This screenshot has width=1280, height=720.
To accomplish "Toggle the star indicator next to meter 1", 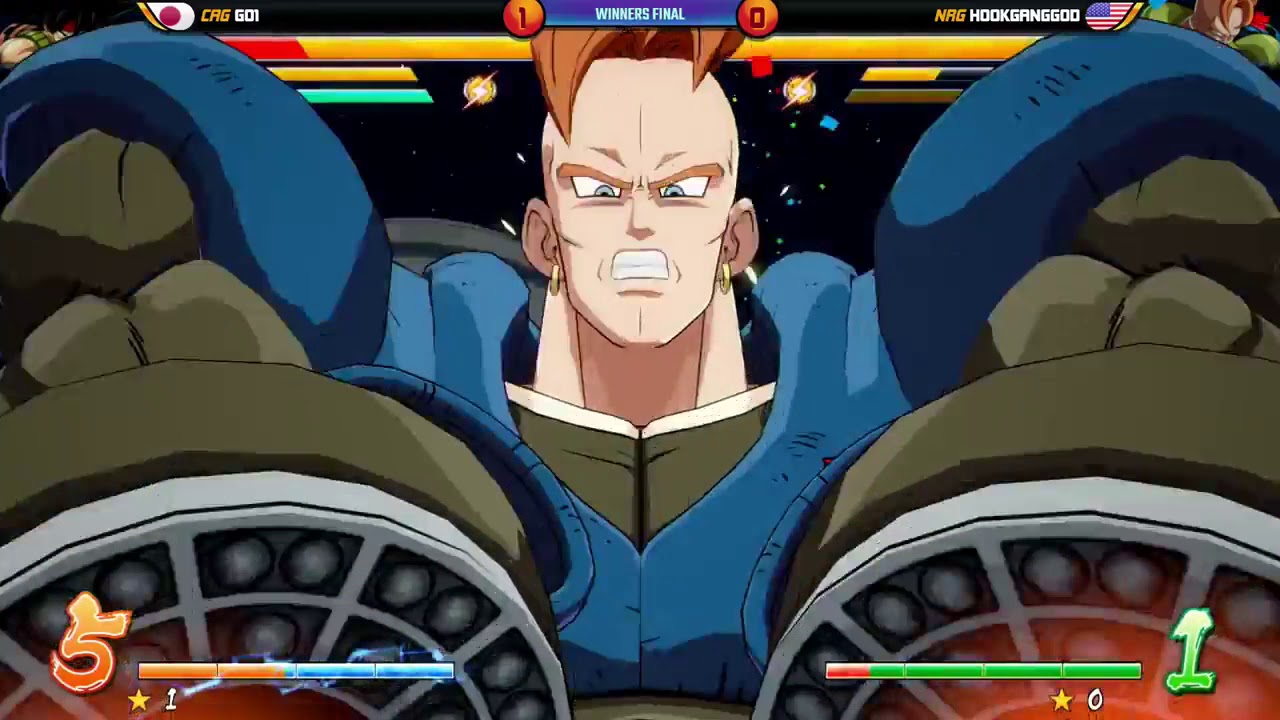I will [140, 701].
